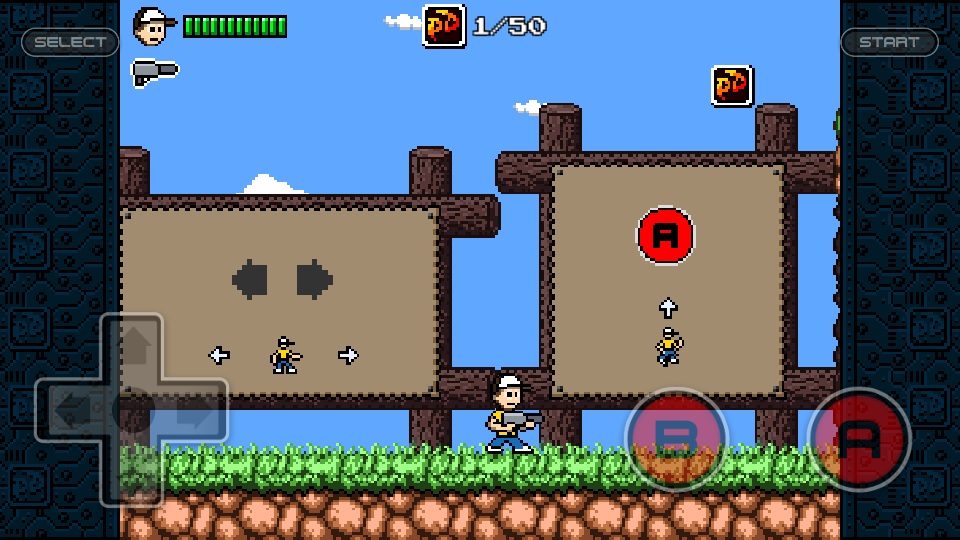Hit the START button

[x=889, y=42]
